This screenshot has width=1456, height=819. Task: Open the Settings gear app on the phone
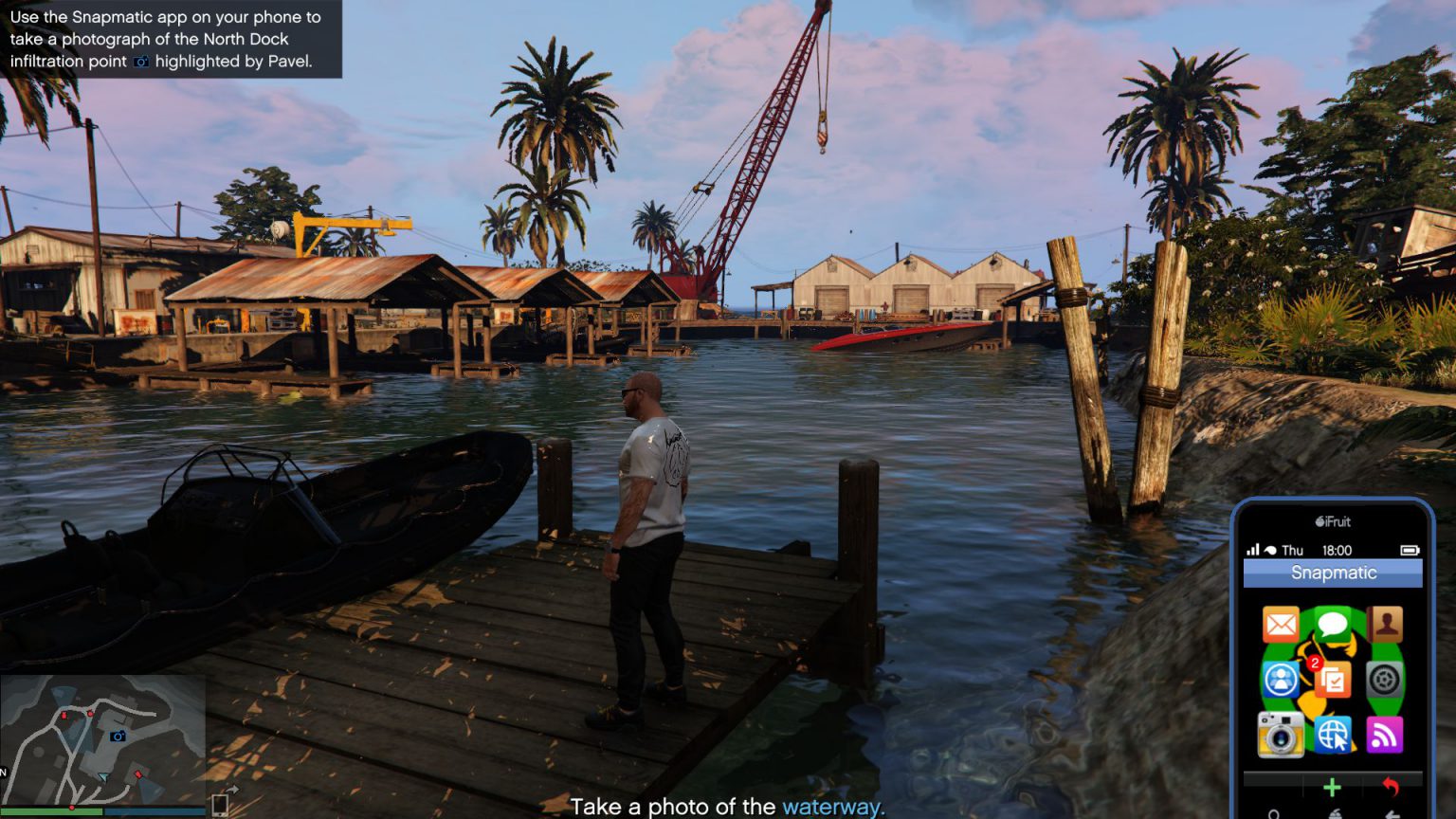[1384, 681]
